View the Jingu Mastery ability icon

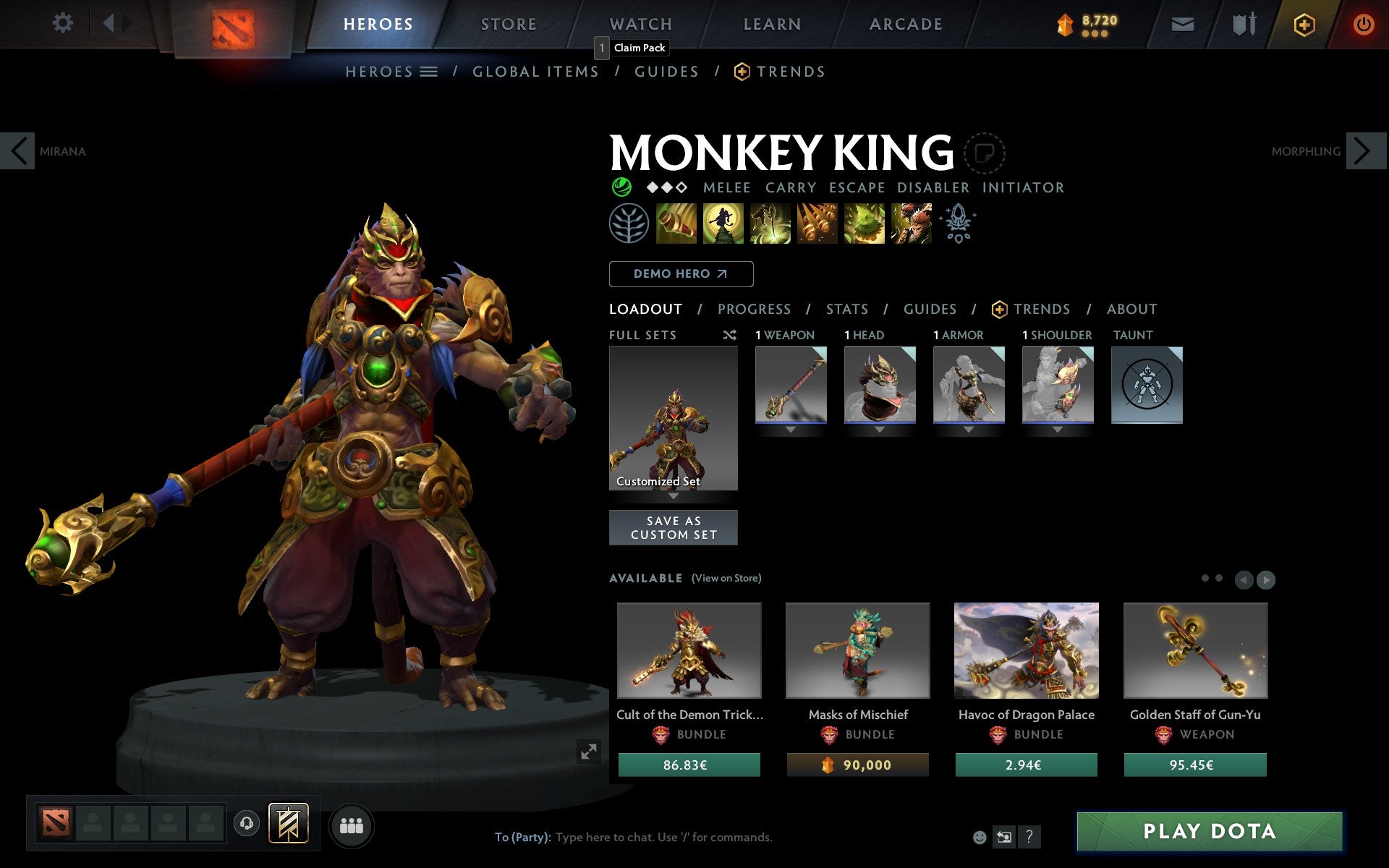click(x=817, y=224)
